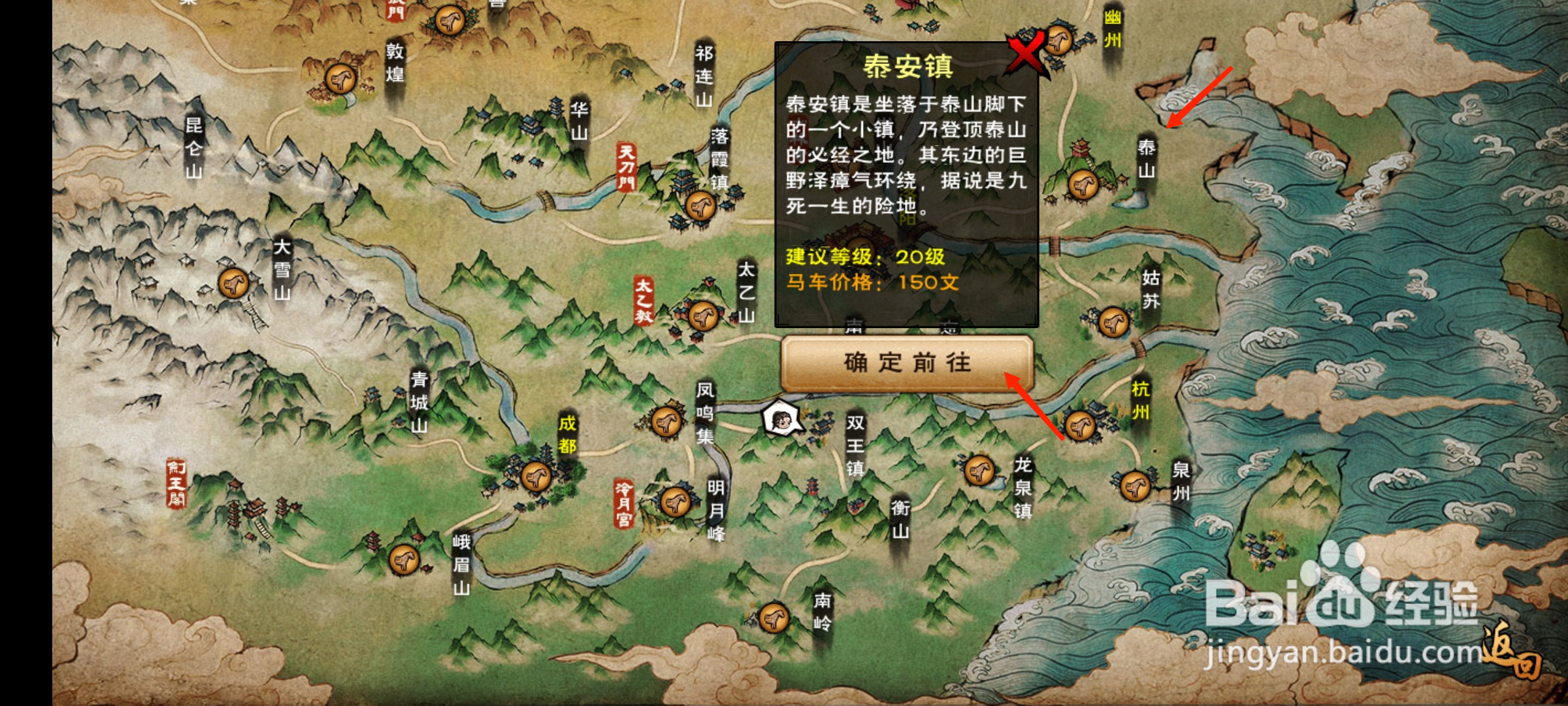Select the carriage icon at Taiyi Mountain (太乙山)

click(x=702, y=315)
